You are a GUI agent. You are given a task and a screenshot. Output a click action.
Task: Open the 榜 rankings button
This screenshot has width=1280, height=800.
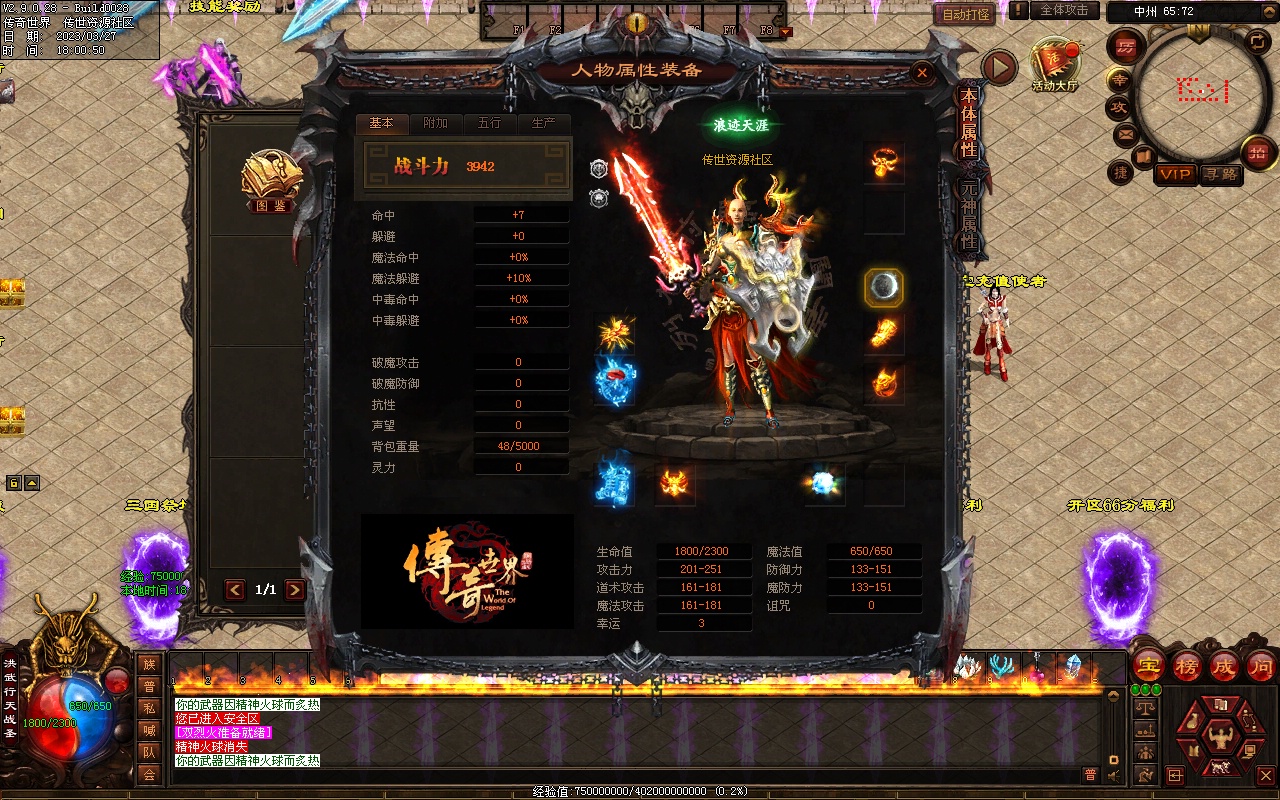(x=1187, y=665)
